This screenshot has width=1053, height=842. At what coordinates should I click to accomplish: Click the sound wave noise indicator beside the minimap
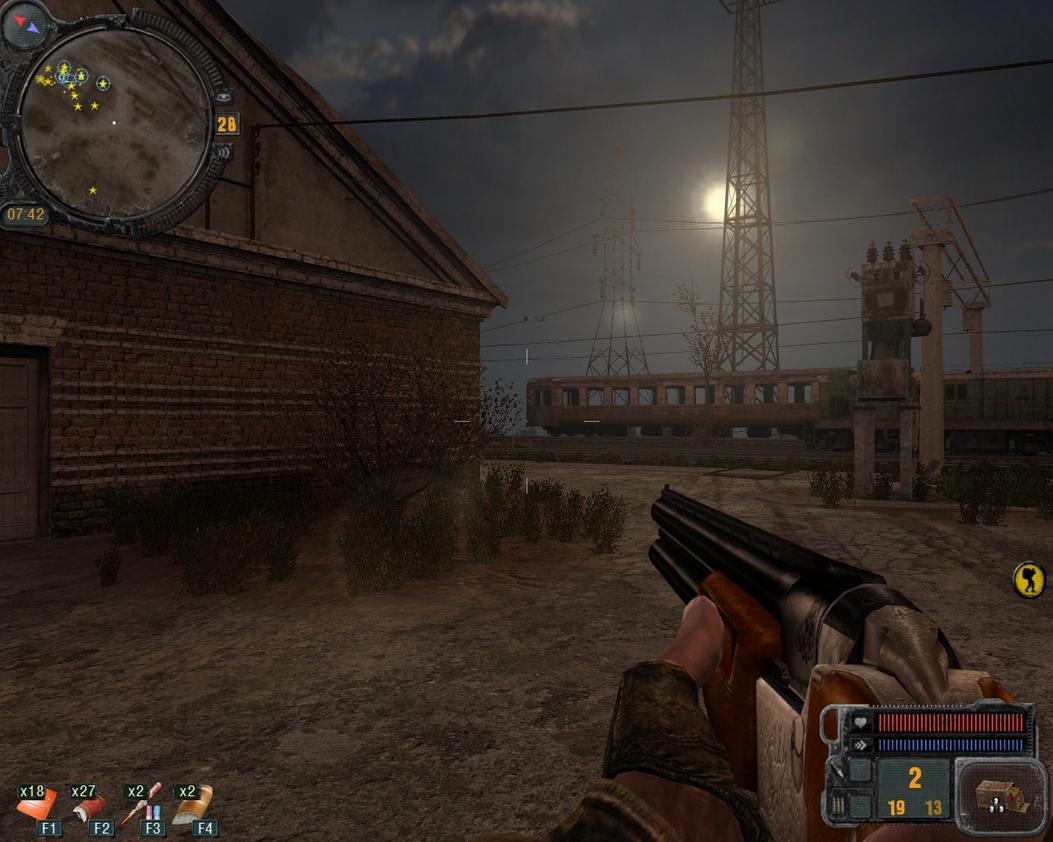click(225, 151)
